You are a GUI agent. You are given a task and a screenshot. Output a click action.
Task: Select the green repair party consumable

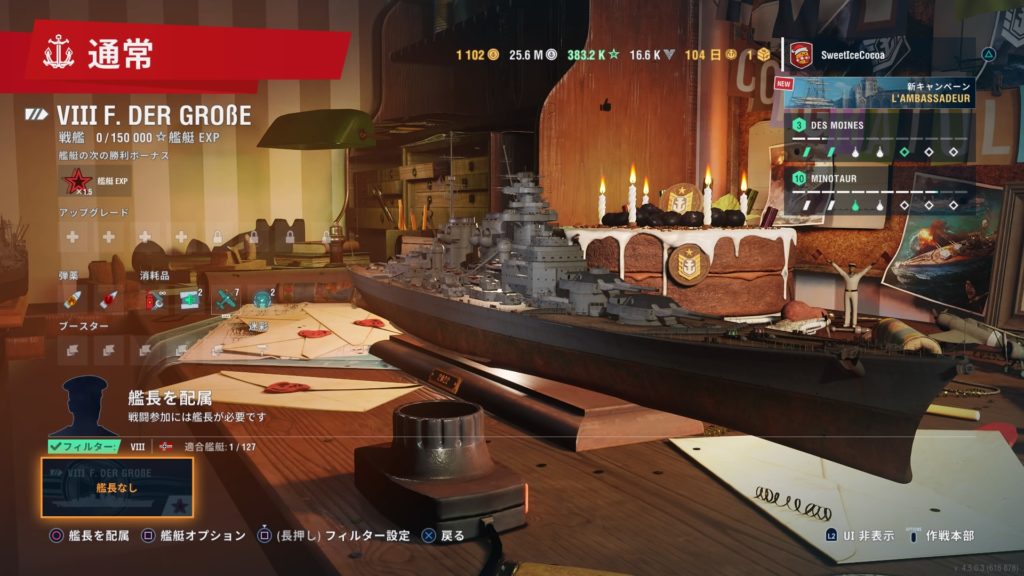pos(190,298)
